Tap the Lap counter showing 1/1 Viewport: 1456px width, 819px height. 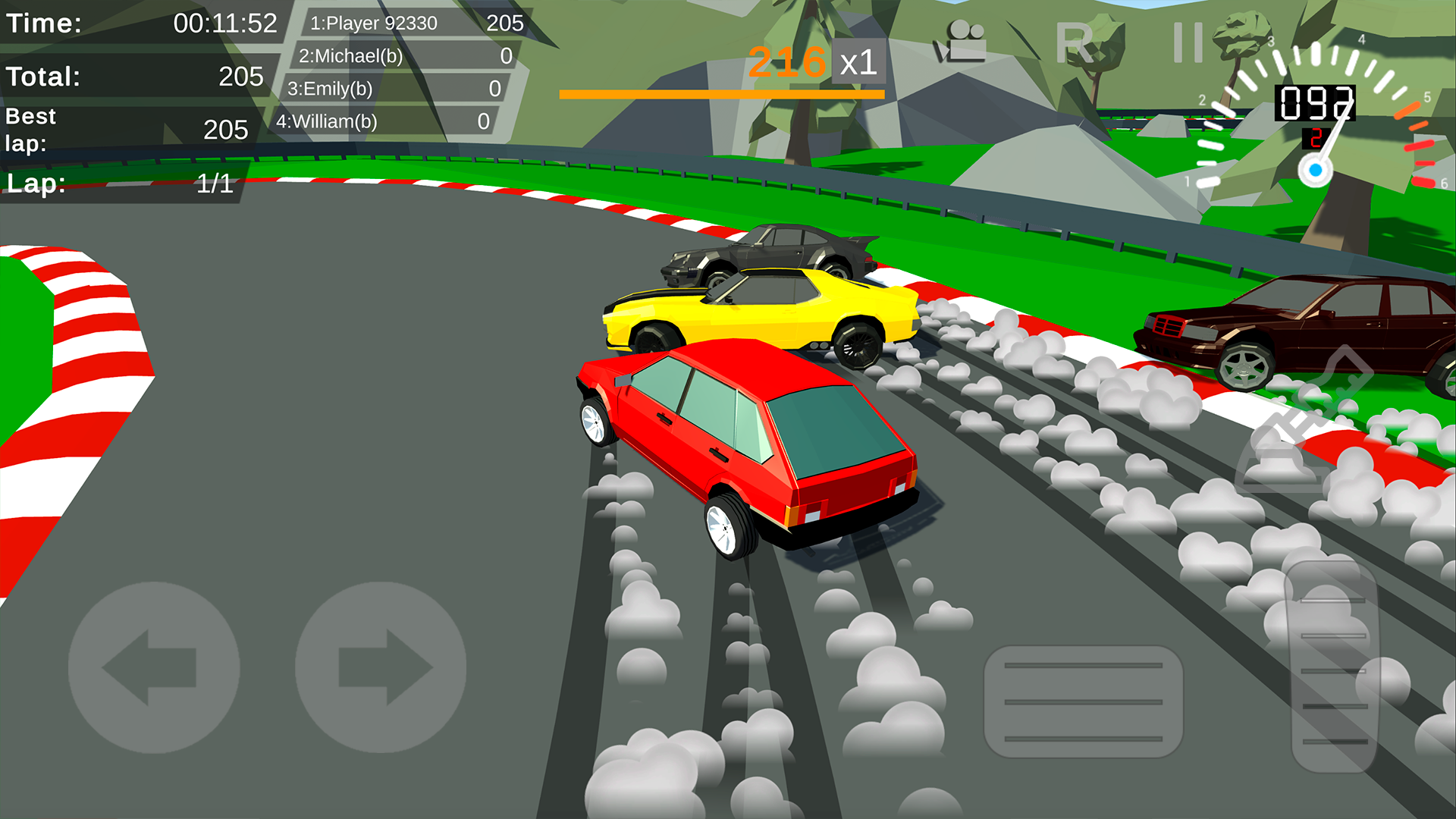tap(121, 182)
